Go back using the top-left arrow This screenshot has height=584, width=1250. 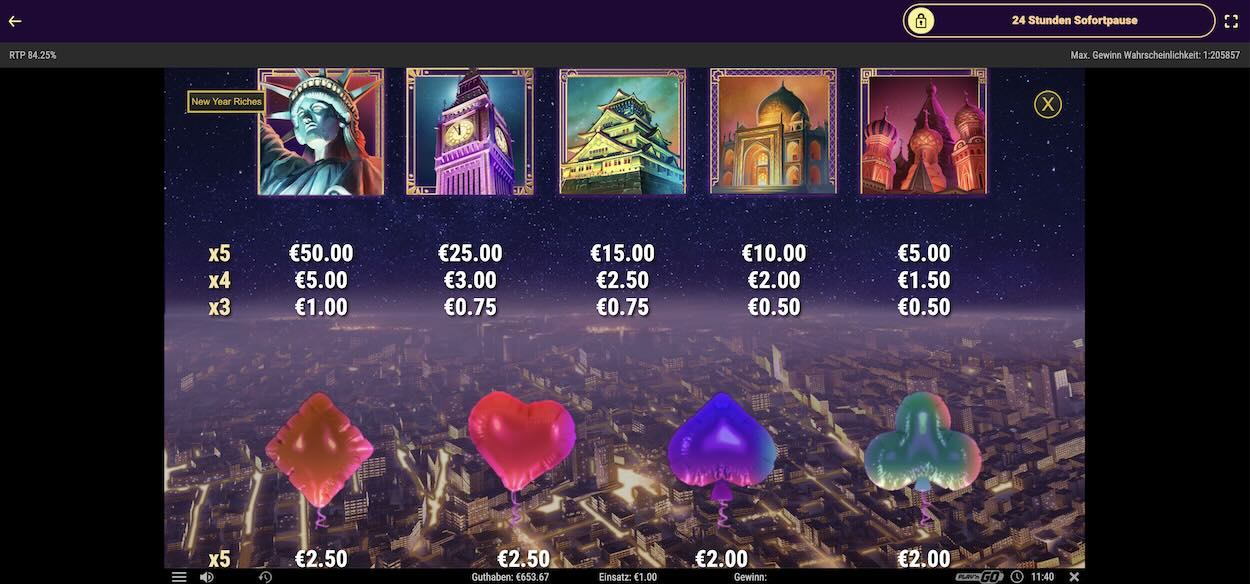15,21
